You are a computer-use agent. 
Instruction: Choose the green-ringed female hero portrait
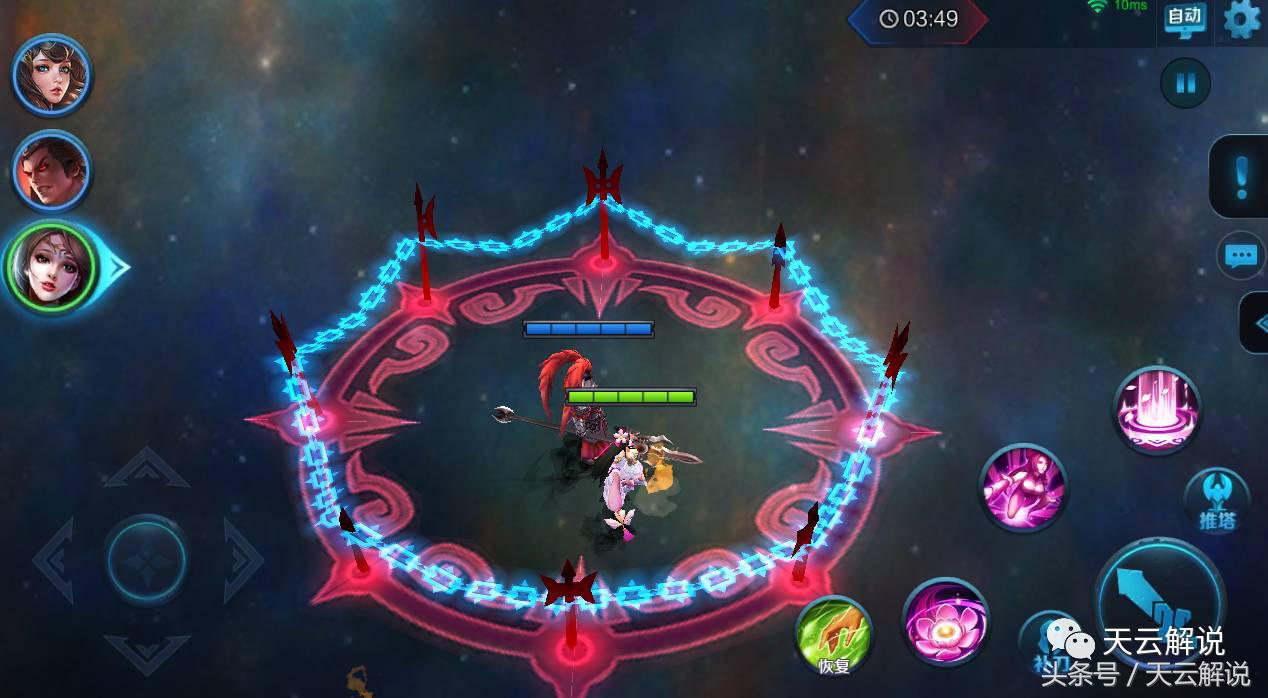pos(49,267)
